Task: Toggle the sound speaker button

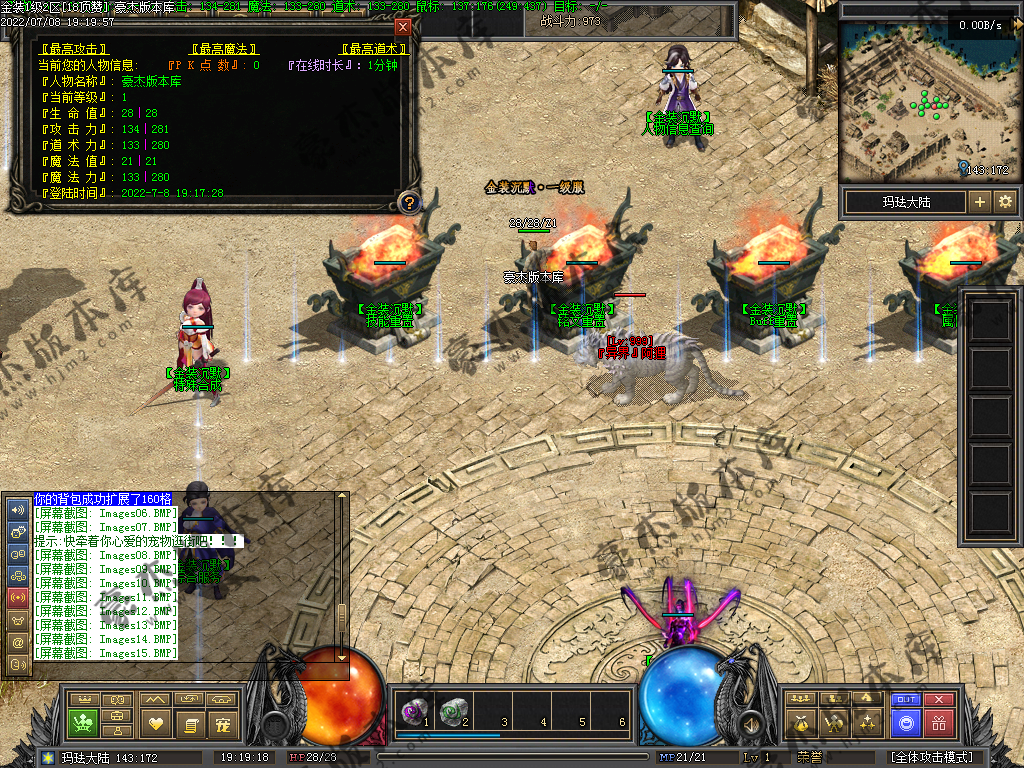Action: click(x=749, y=722)
